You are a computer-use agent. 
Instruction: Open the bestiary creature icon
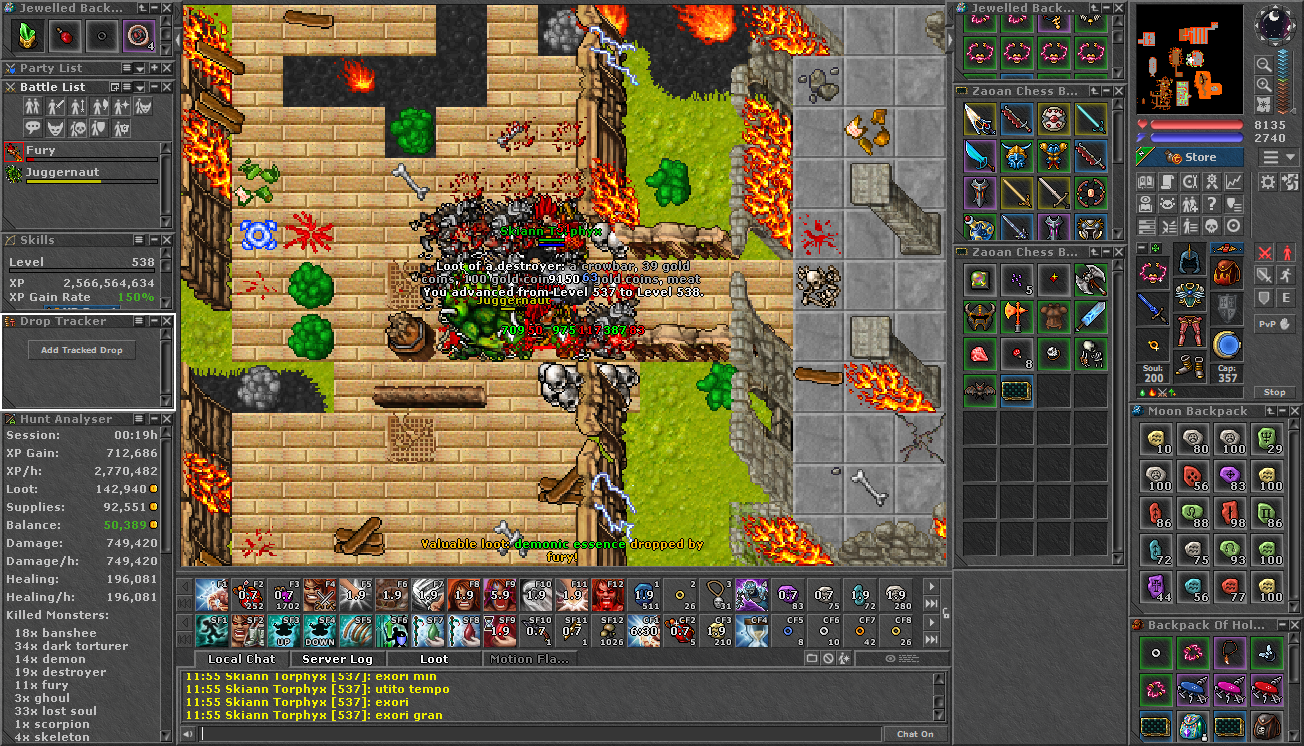tap(1167, 204)
